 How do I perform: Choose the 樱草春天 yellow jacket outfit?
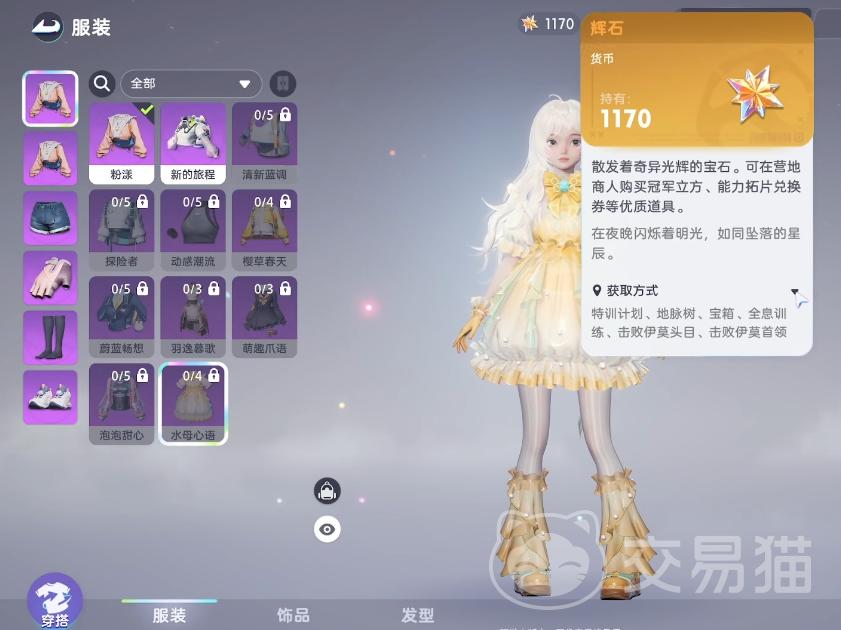(264, 229)
